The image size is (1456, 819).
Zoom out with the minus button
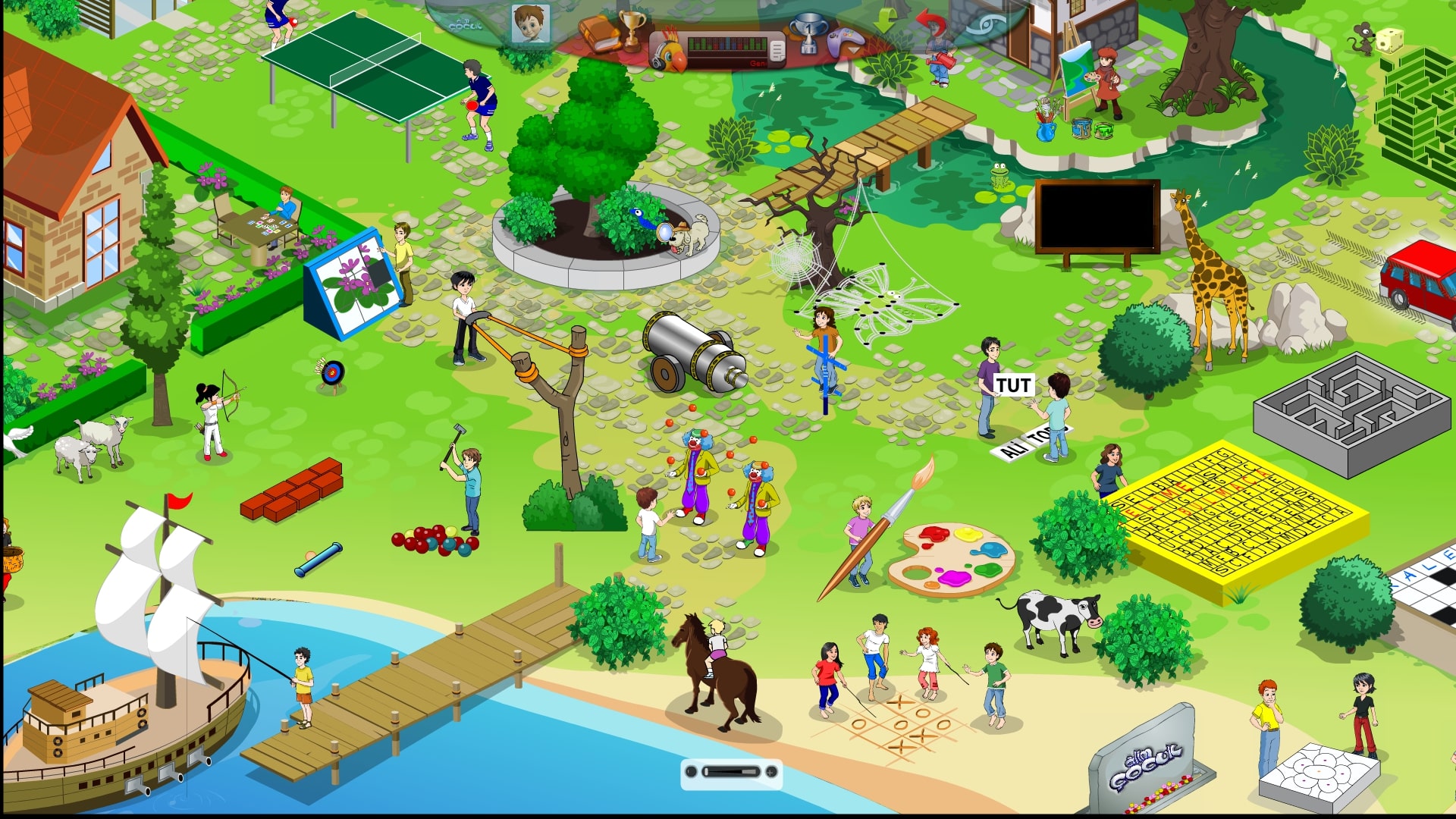point(691,772)
